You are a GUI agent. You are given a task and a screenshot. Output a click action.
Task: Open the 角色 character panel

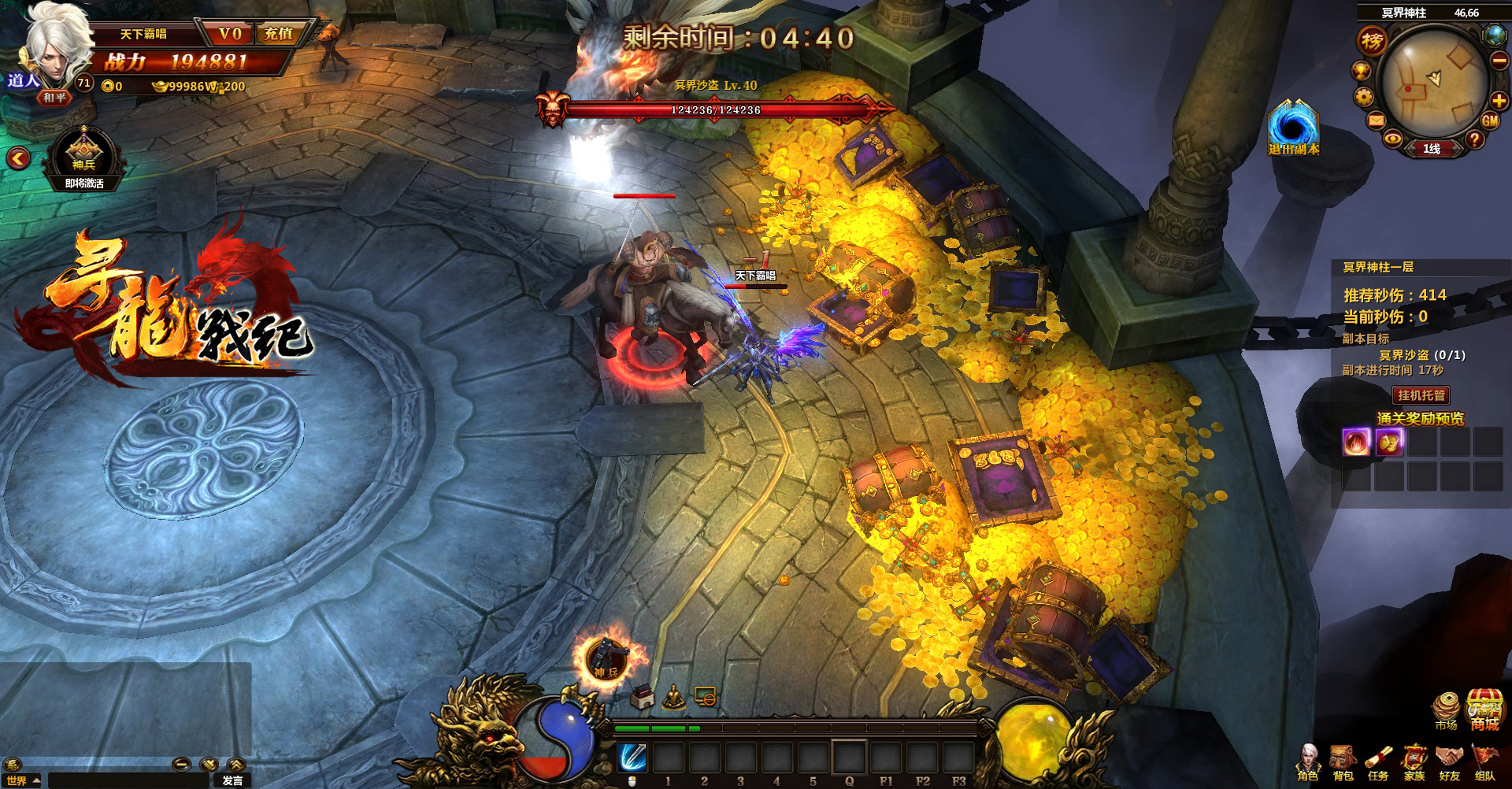coord(1308,762)
